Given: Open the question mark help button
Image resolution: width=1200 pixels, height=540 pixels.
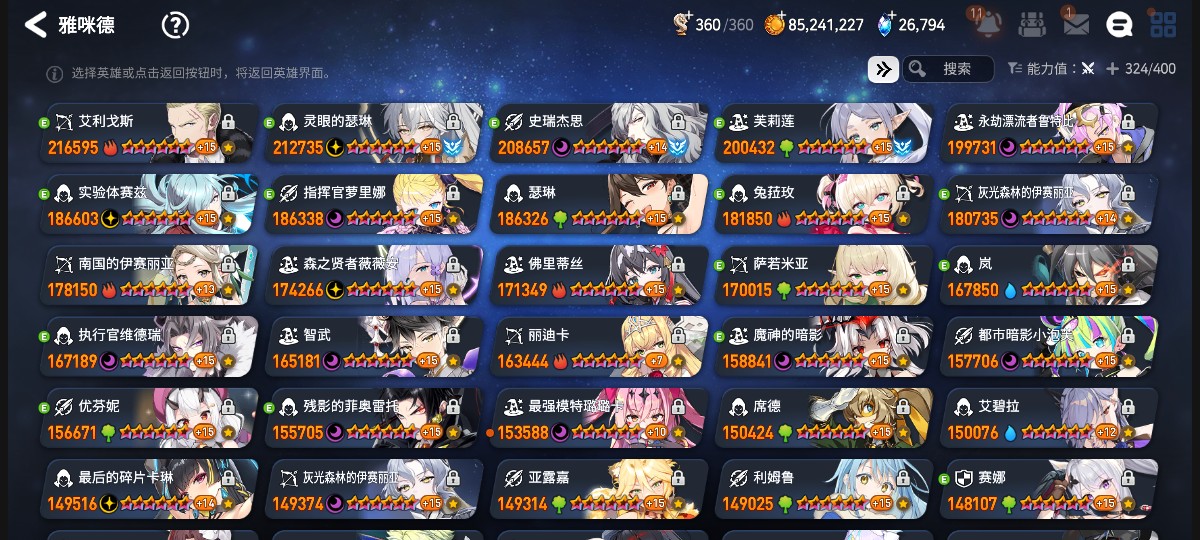Looking at the screenshot, I should [x=175, y=25].
